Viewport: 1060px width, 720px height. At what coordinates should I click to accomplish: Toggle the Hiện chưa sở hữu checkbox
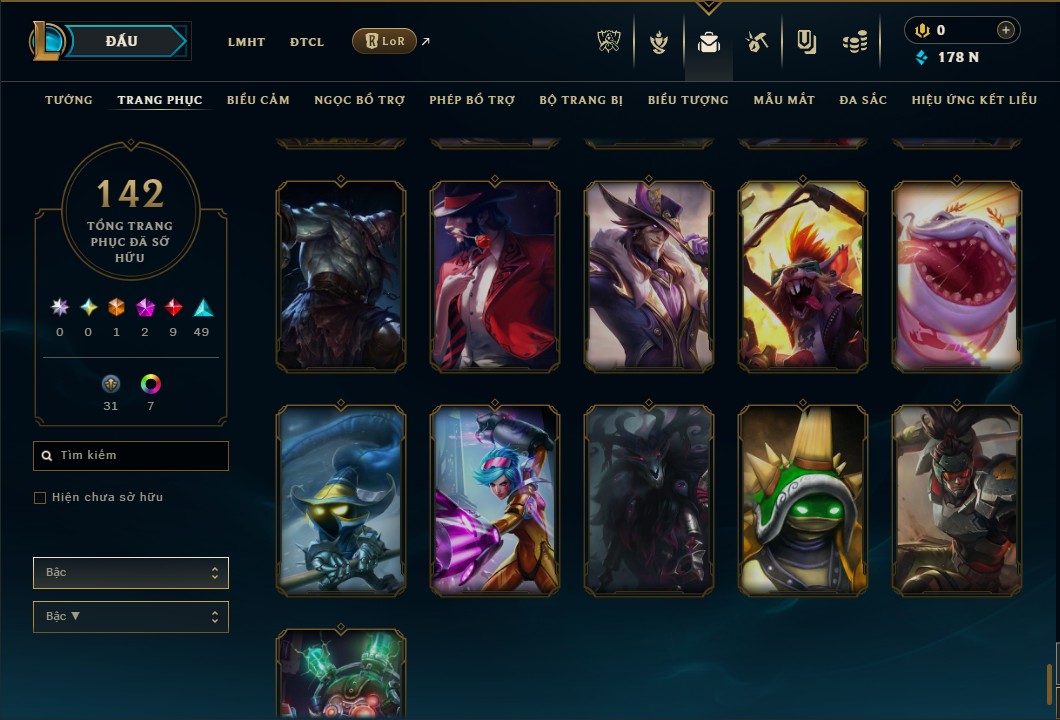tap(40, 498)
